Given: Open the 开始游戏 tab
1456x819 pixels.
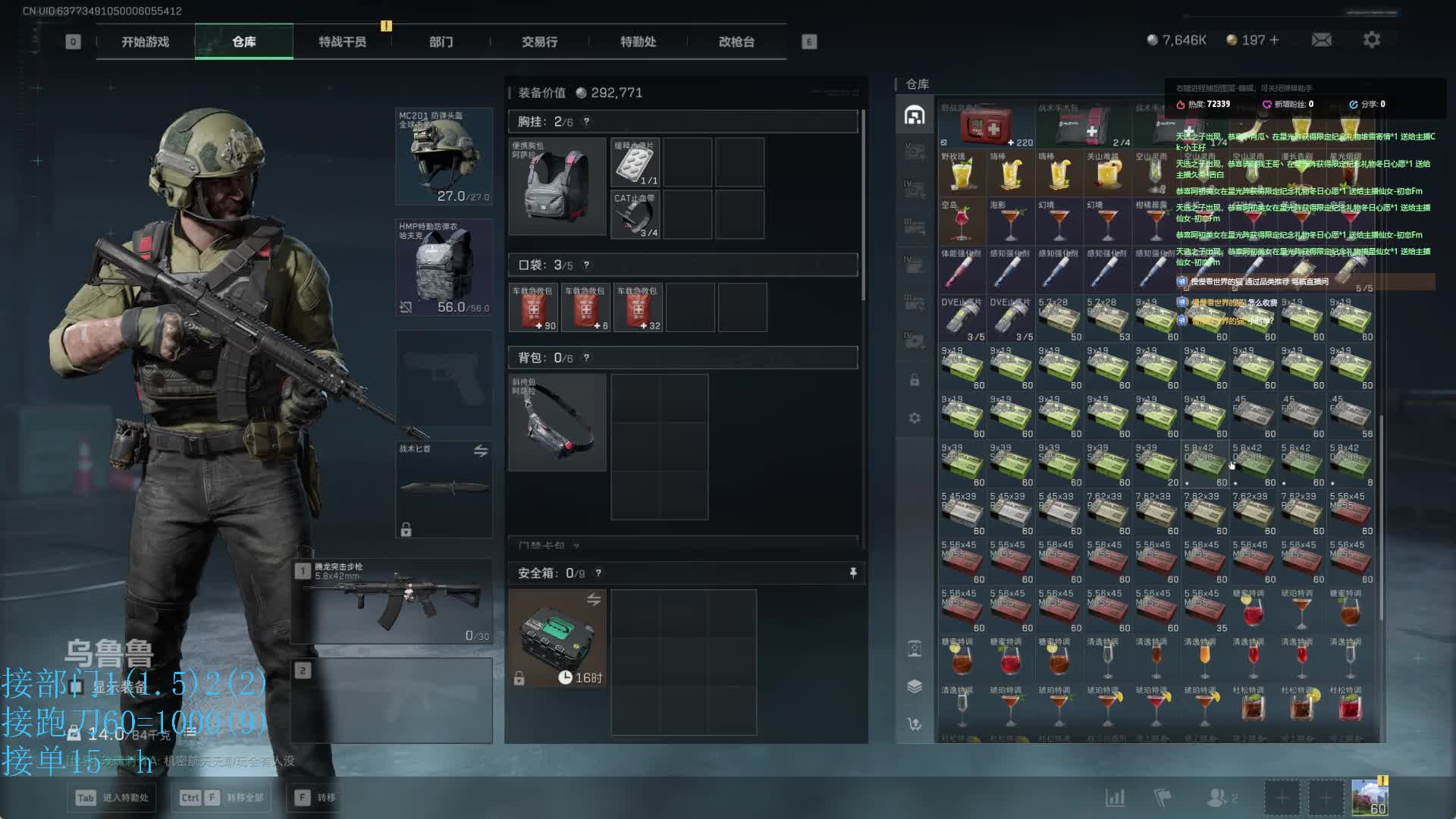Looking at the screenshot, I should click(145, 42).
